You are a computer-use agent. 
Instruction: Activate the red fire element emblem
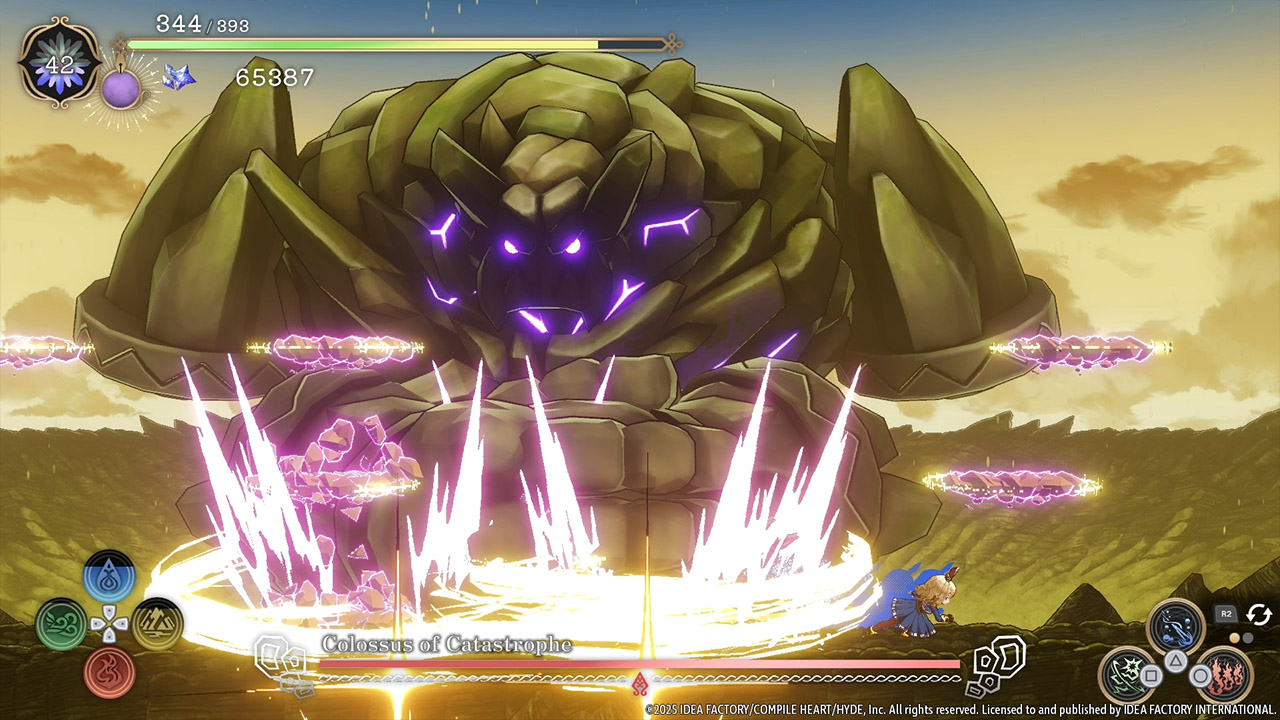click(x=109, y=672)
